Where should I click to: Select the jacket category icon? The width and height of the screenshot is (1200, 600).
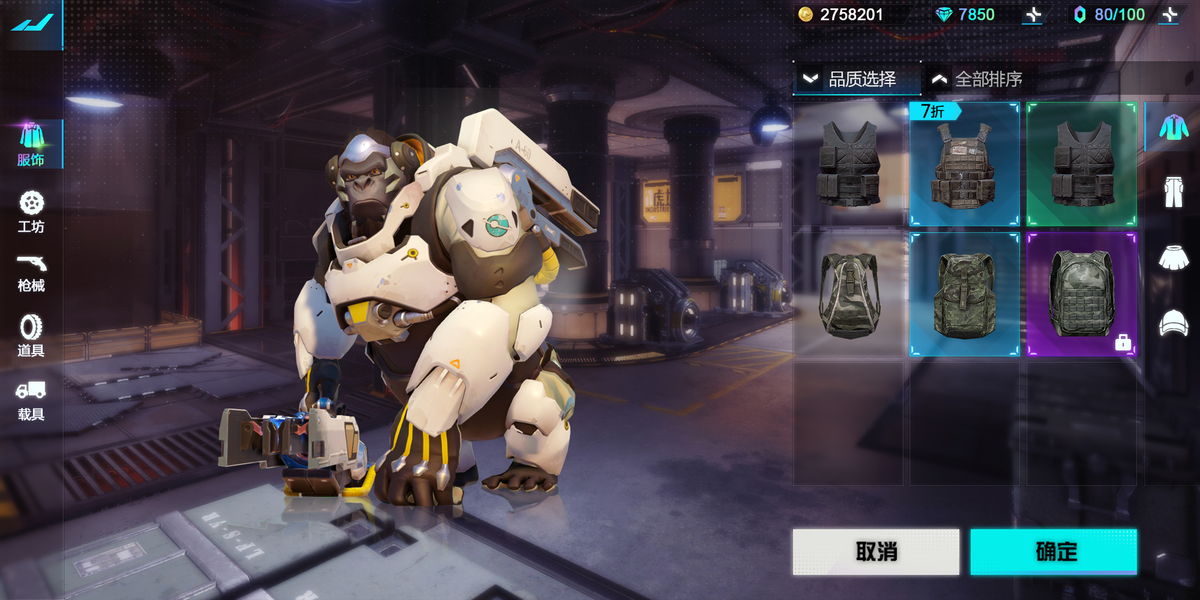pos(1172,128)
